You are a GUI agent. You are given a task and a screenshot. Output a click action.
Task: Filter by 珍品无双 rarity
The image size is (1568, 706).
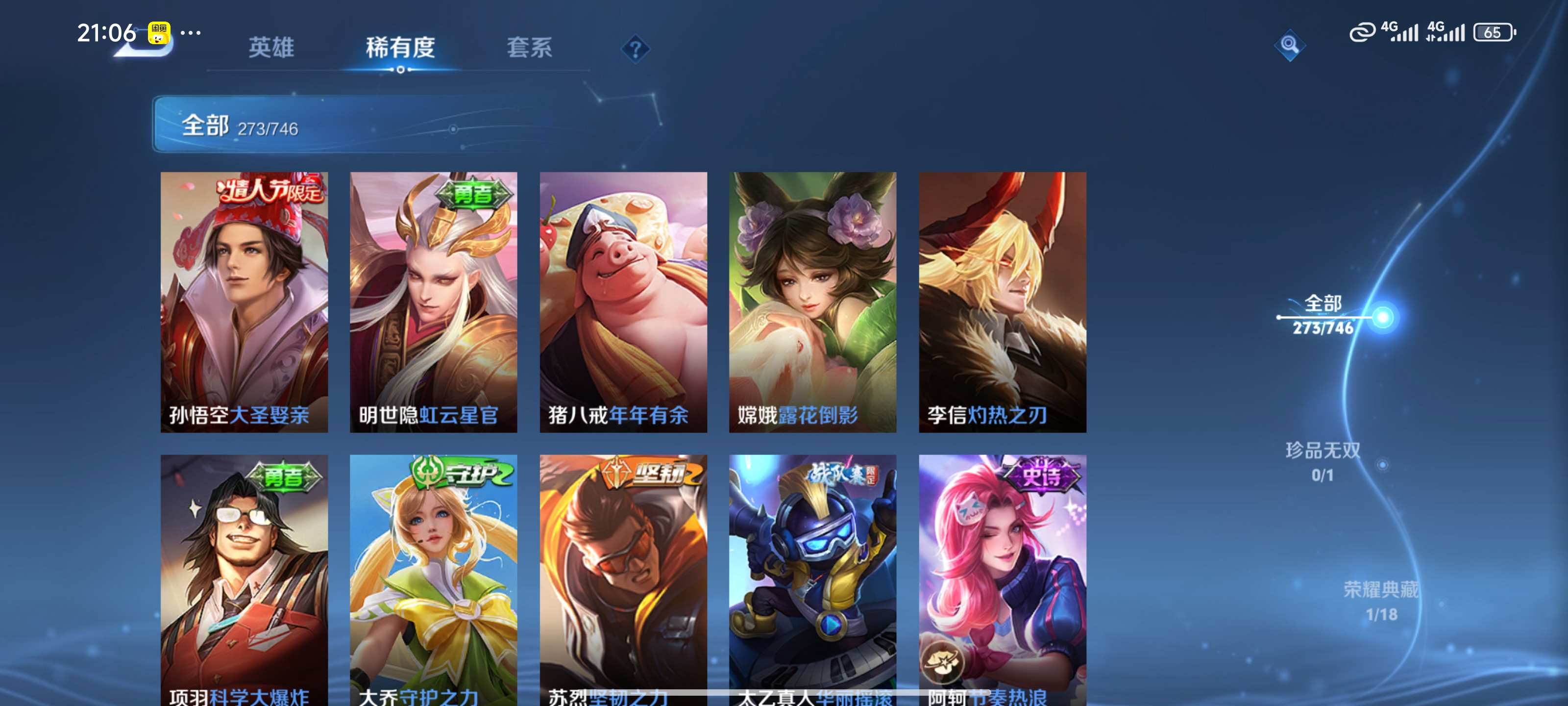click(1323, 462)
